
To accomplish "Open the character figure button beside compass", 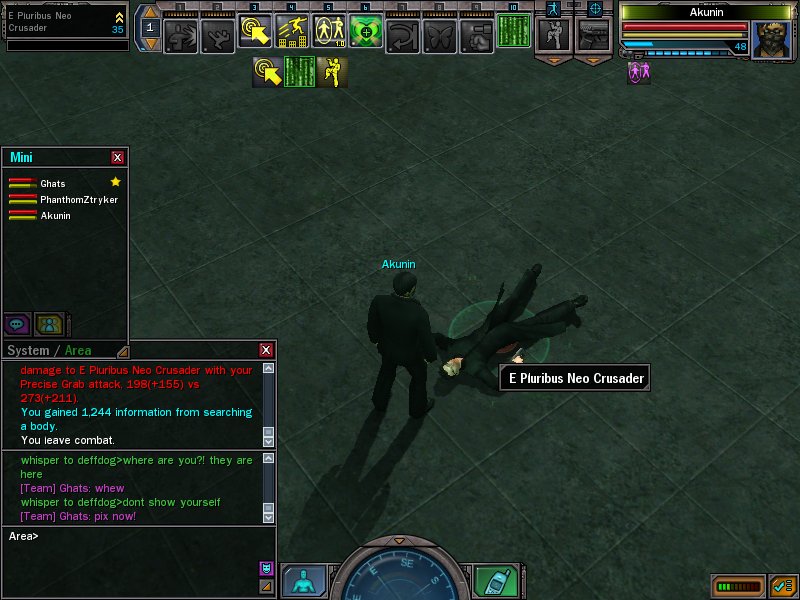I will (302, 581).
